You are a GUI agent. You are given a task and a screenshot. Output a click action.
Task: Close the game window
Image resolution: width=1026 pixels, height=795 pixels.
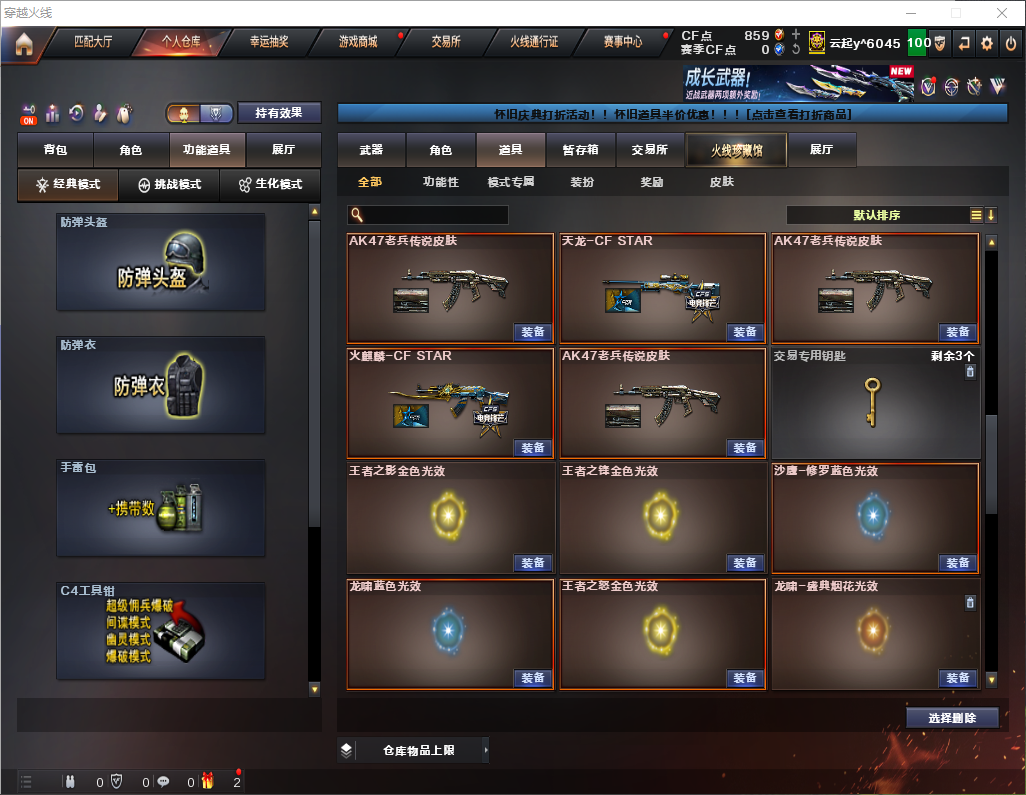pyautogui.click(x=1002, y=13)
